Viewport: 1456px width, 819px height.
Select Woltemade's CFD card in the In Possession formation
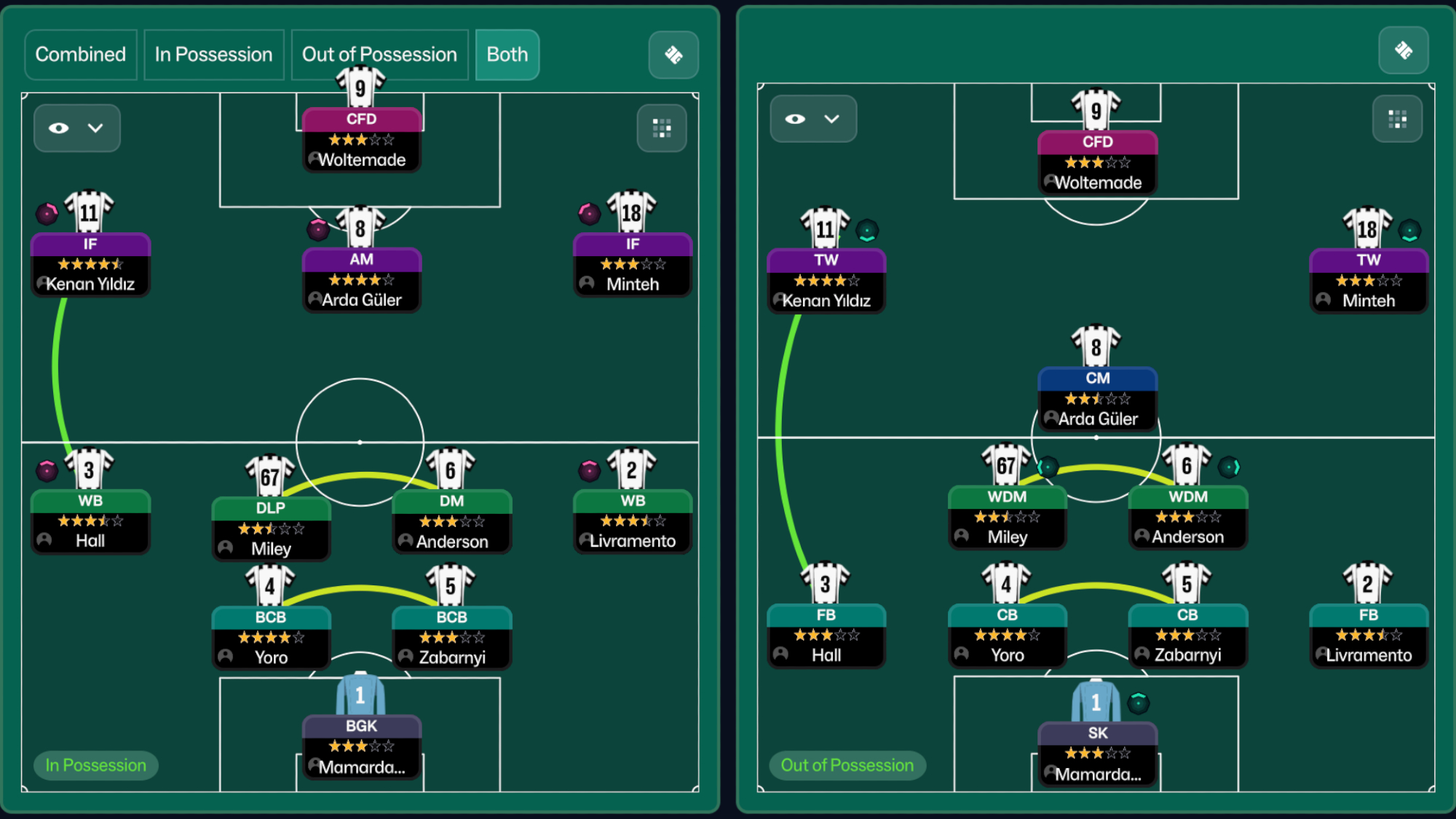[x=361, y=139]
